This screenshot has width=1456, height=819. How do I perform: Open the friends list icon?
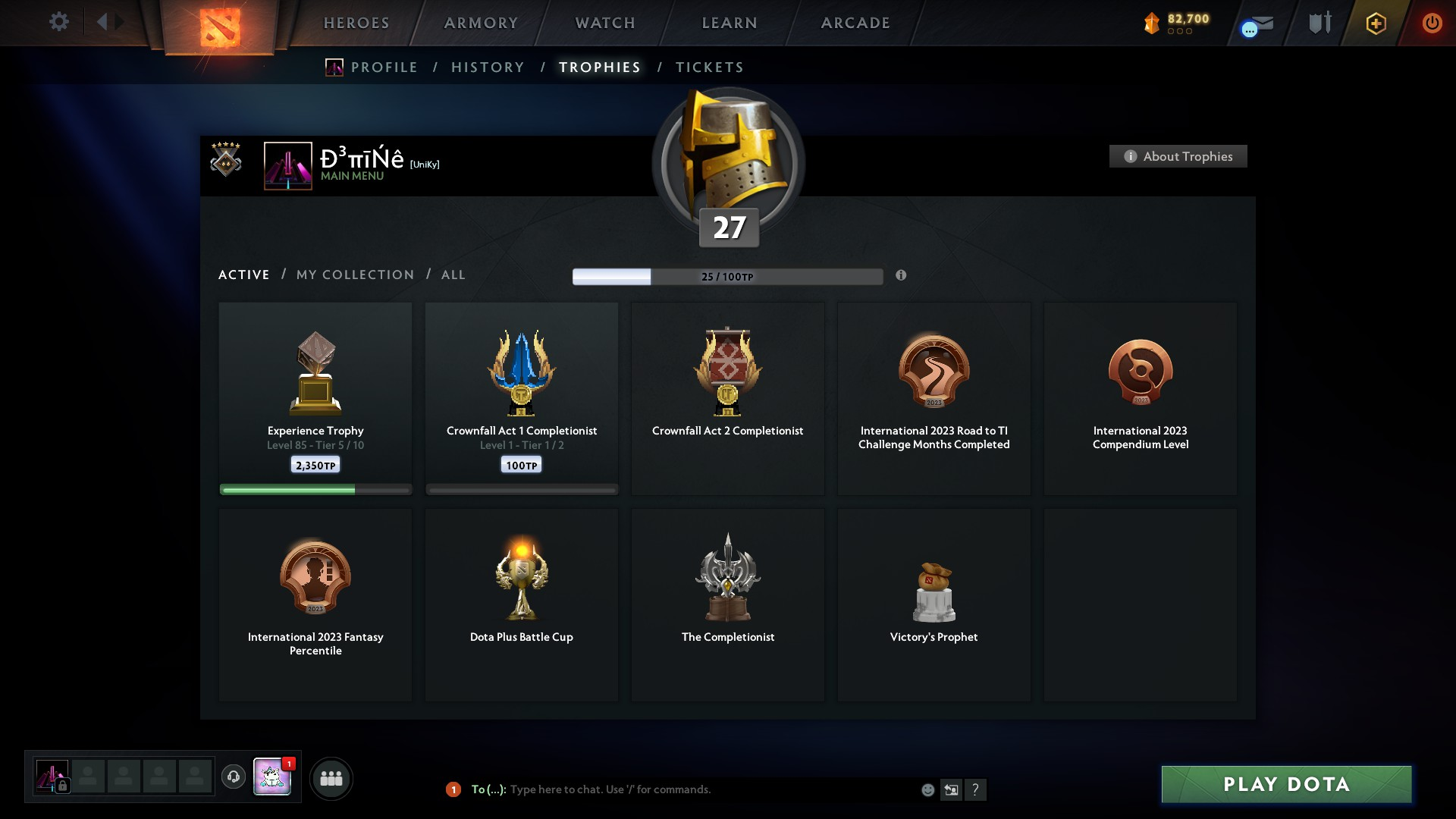point(331,778)
